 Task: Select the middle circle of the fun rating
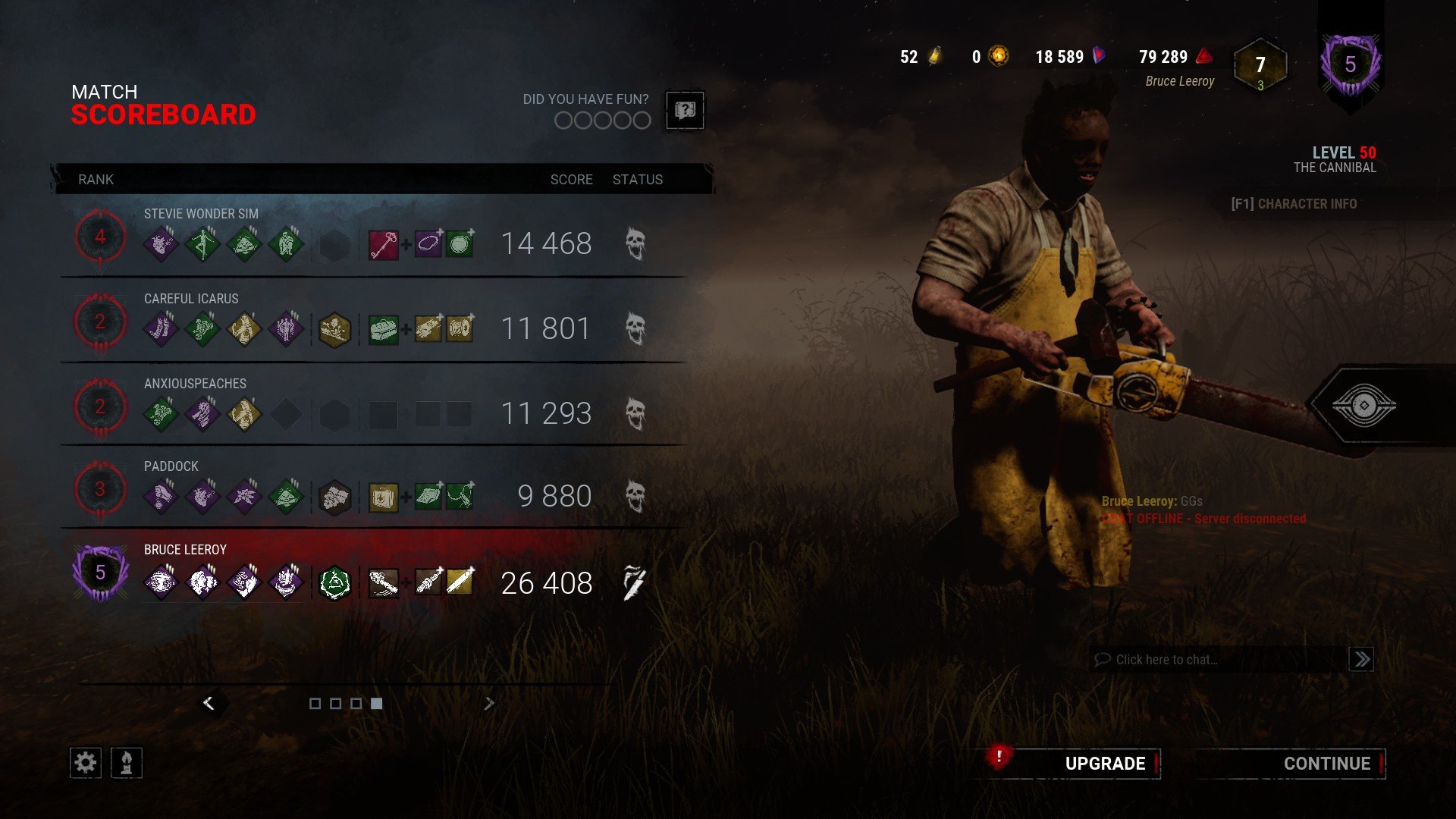click(603, 120)
